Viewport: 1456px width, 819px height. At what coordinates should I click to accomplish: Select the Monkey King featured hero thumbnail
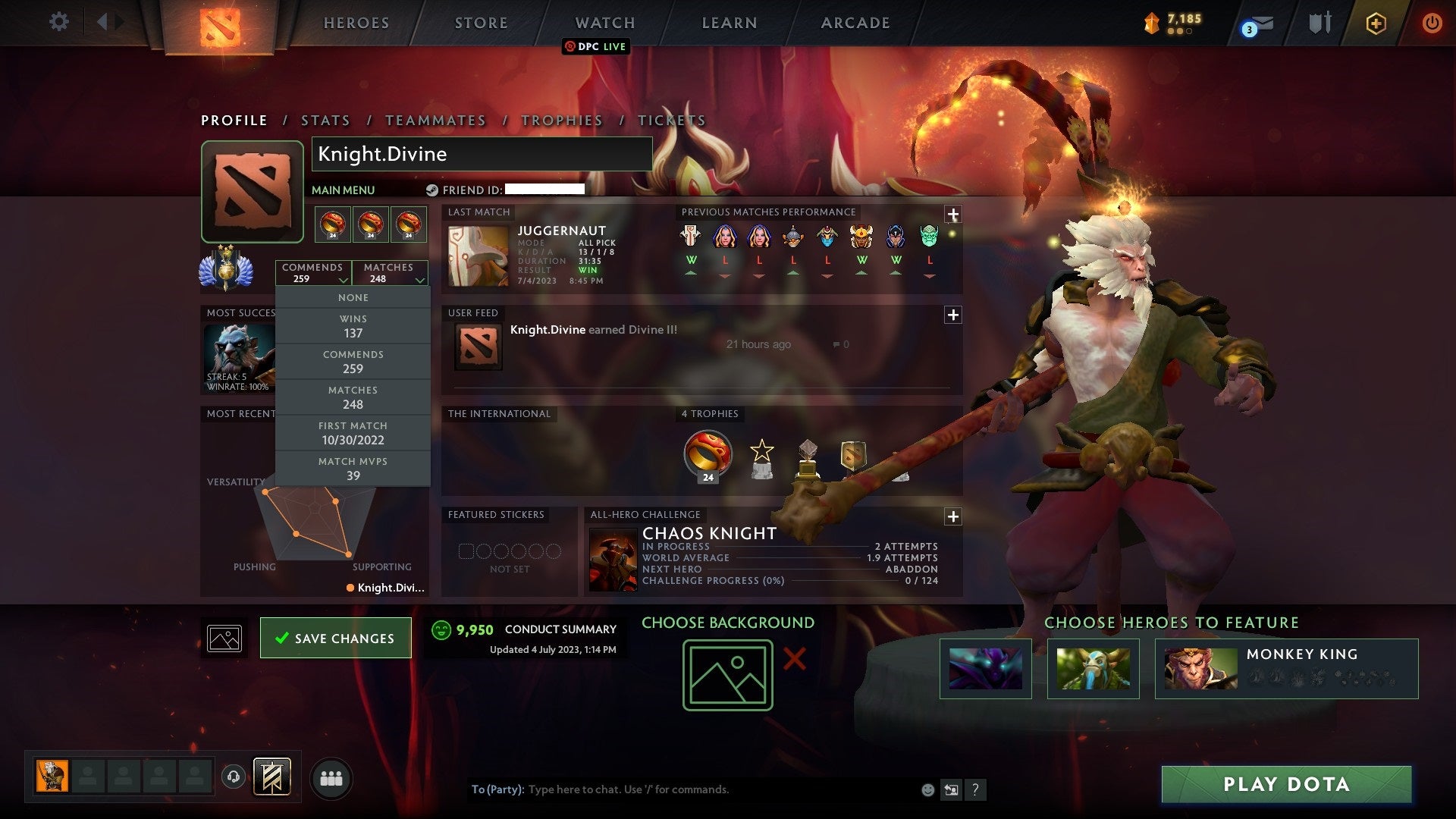pos(1199,670)
